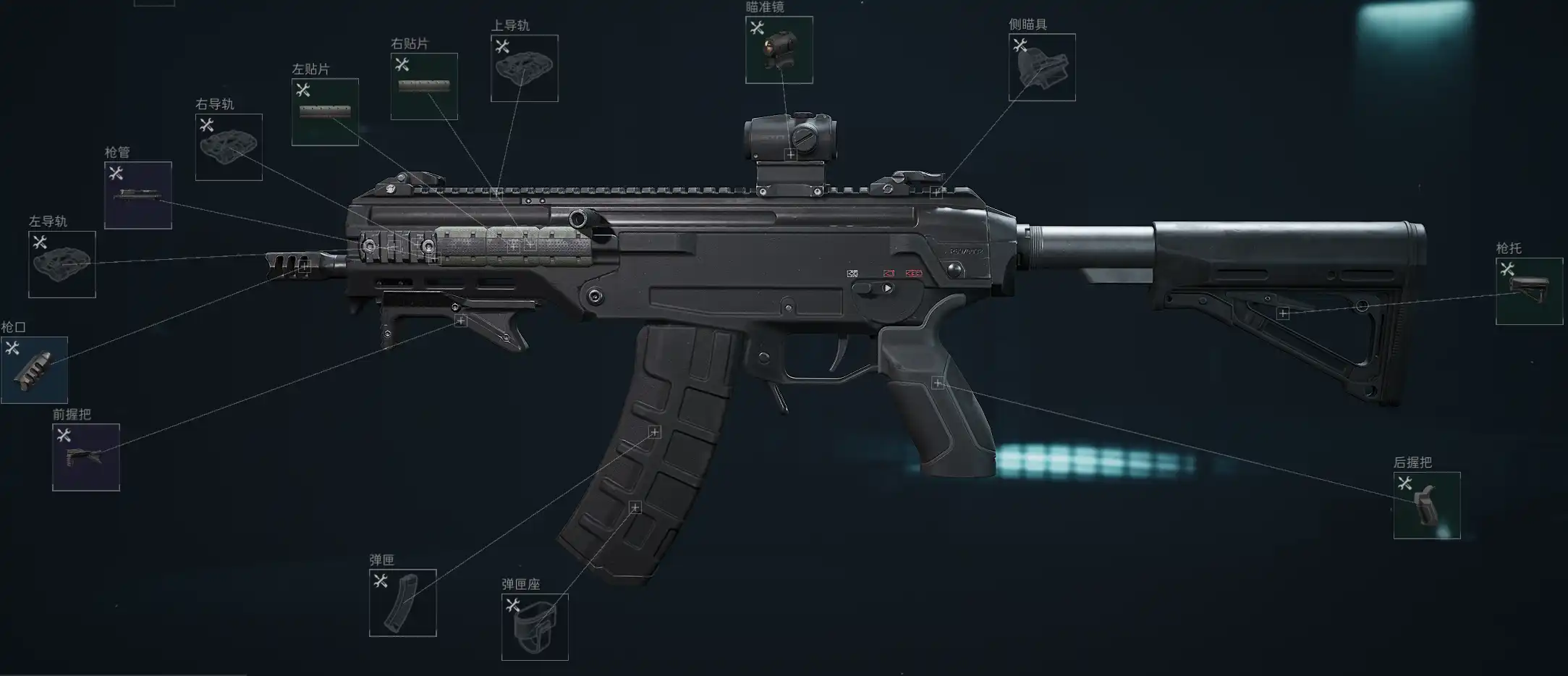The image size is (1568, 676).
Task: Choose the 枪口 muzzle brake slot
Action: (34, 370)
